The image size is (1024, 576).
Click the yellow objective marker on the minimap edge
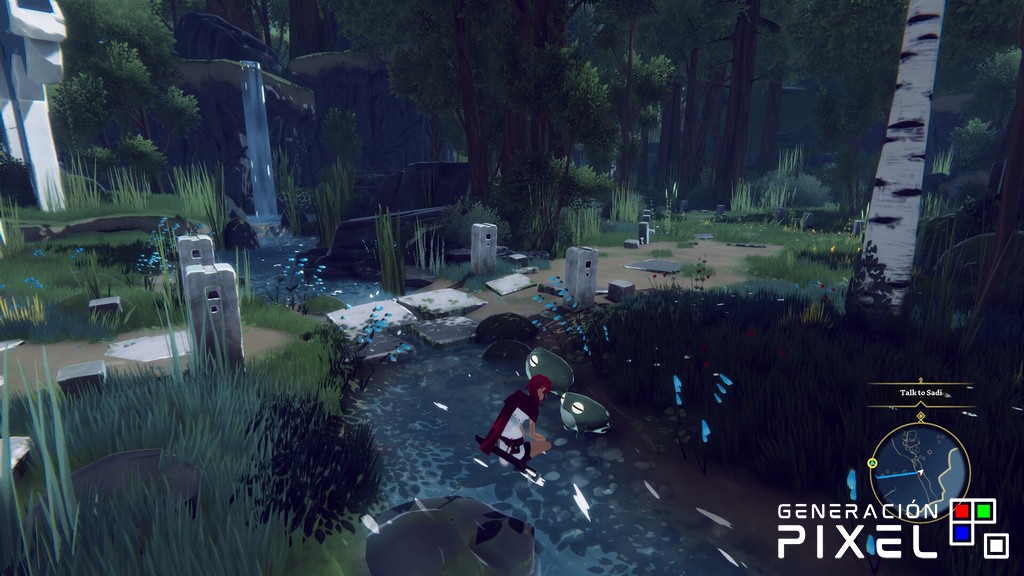pos(873,463)
